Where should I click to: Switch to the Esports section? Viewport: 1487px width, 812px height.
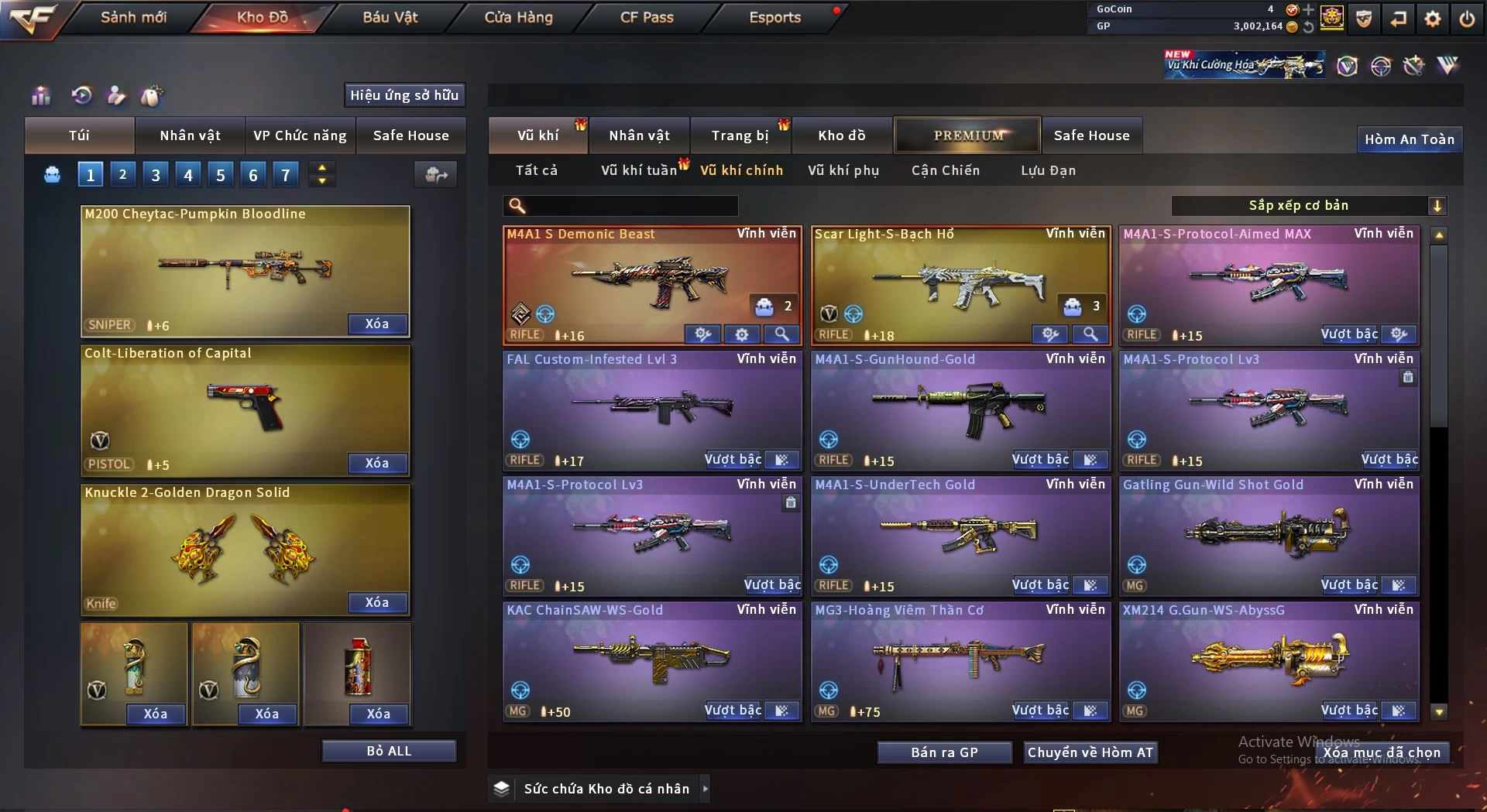pyautogui.click(x=774, y=17)
